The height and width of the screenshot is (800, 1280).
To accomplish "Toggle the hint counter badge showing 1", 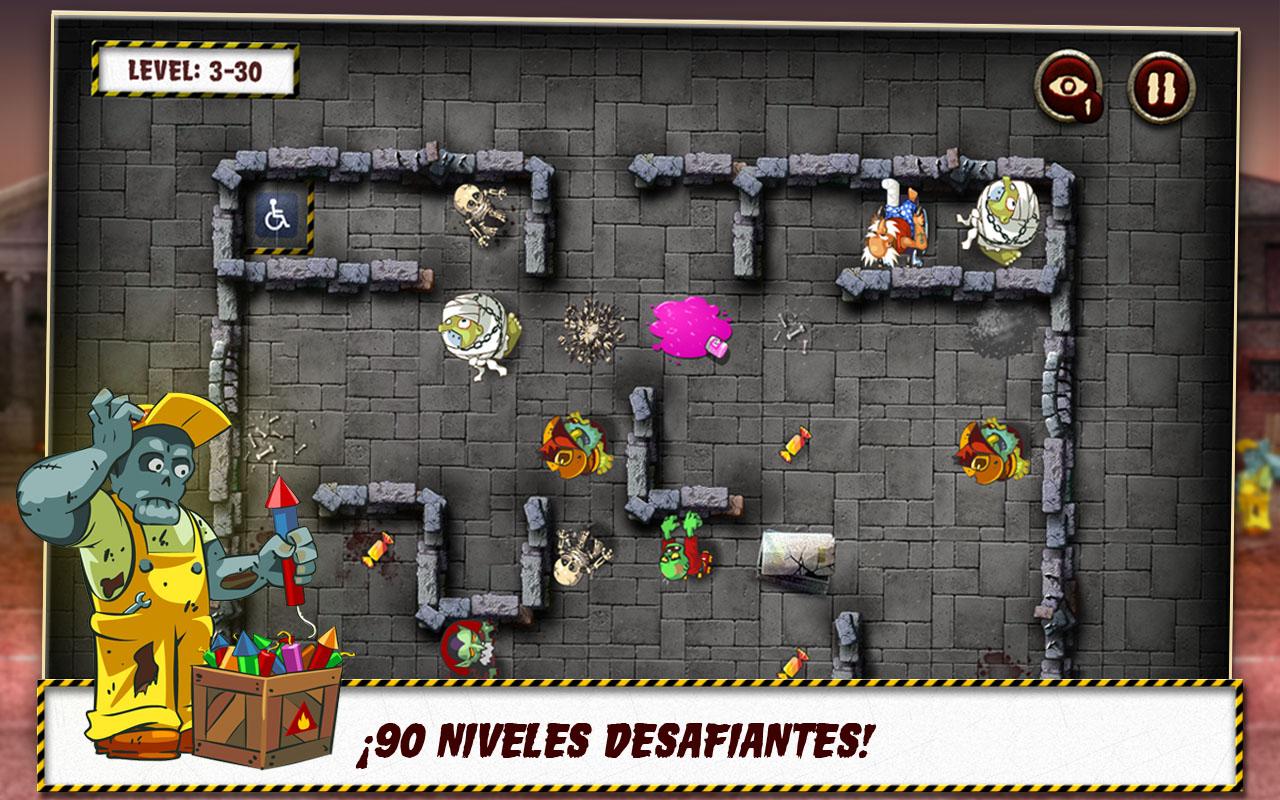I will (x=1089, y=107).
